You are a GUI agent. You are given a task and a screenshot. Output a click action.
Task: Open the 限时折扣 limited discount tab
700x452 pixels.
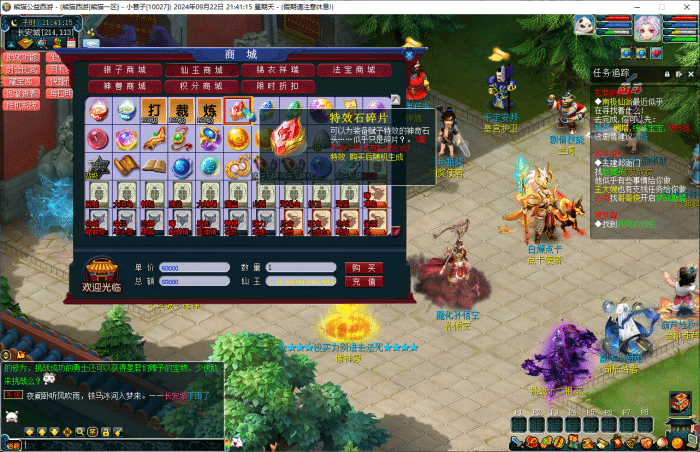coord(278,87)
